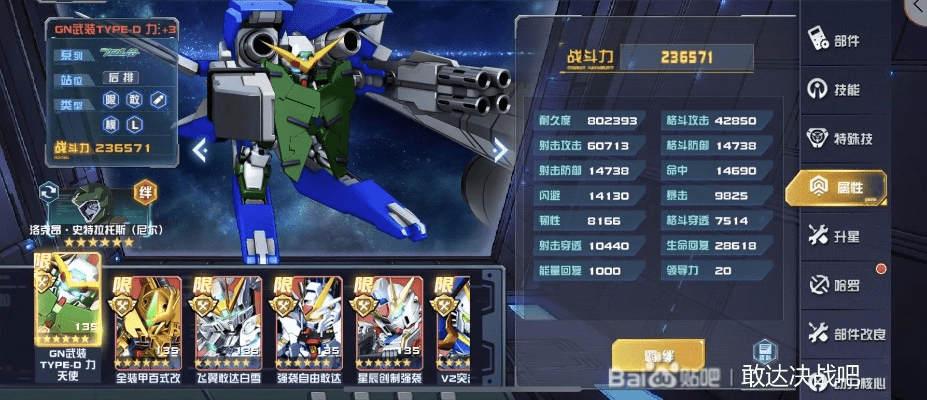Click the pilot swap arrows icon
Viewport: 927px width, 400px height.
pos(47,191)
